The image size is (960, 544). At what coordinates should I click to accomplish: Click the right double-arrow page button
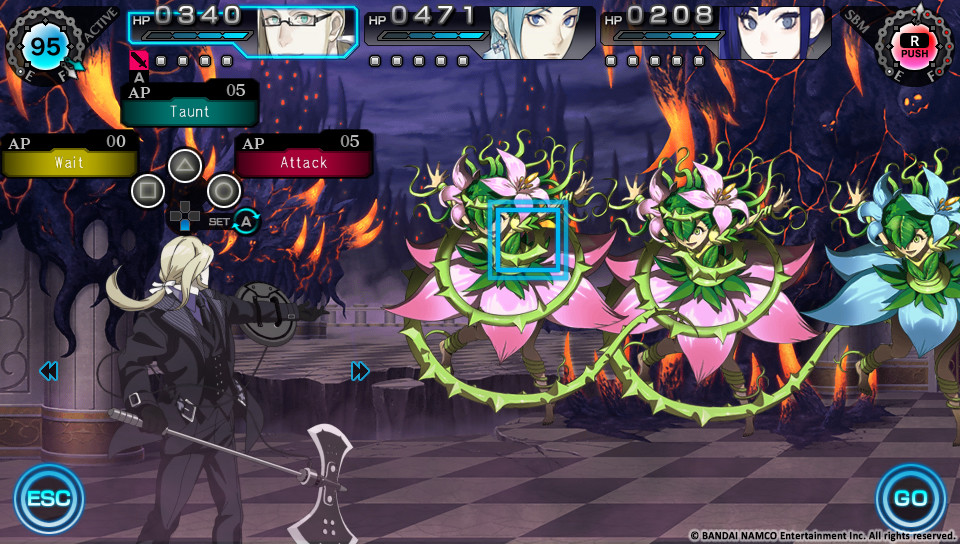pos(360,372)
